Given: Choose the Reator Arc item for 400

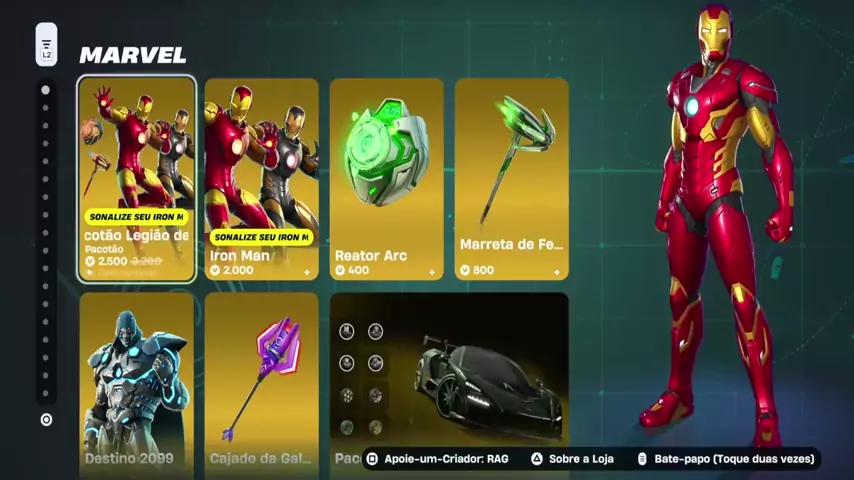Looking at the screenshot, I should pos(386,178).
